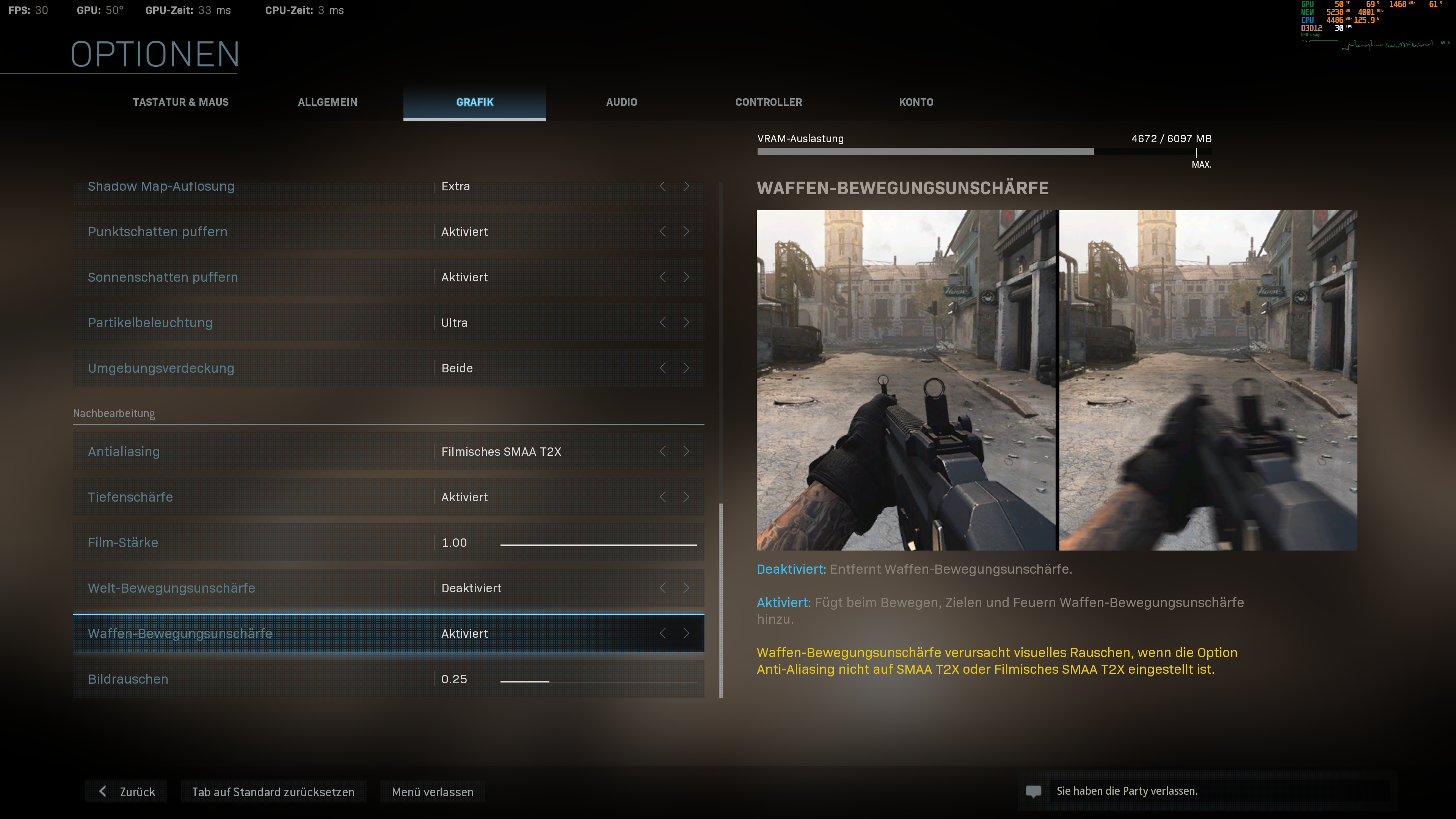Disable Tiefenschärfe setting
Viewport: 1456px width, 819px height.
[x=687, y=497]
